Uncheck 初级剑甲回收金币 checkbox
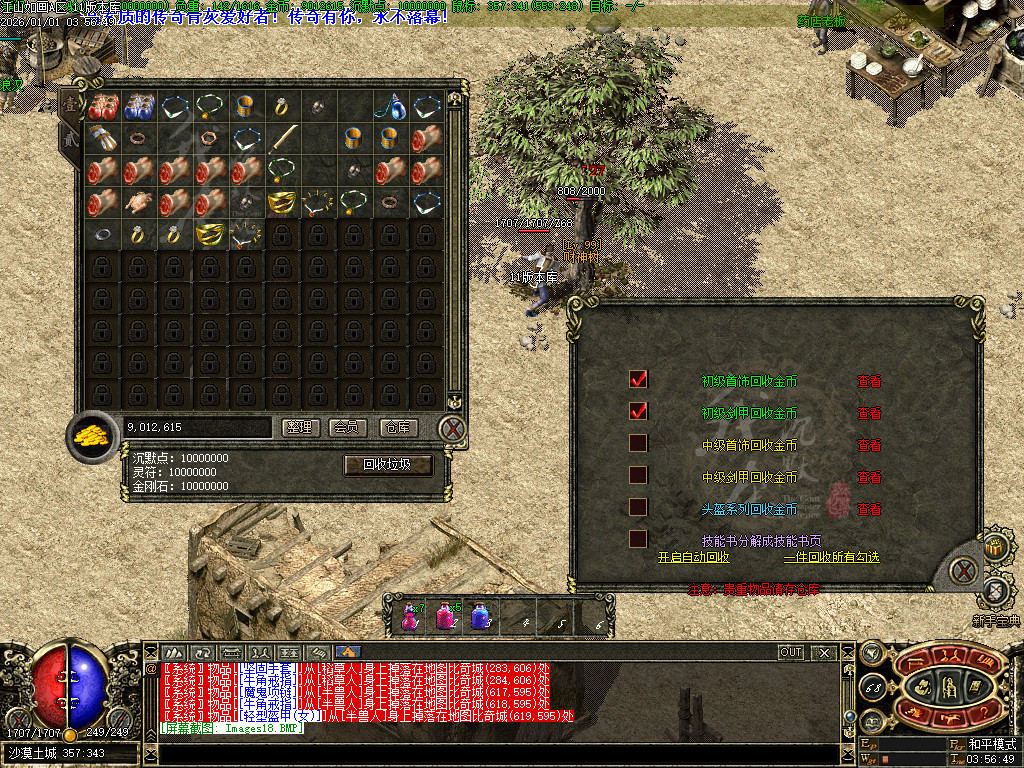The width and height of the screenshot is (1024, 768). (x=638, y=411)
